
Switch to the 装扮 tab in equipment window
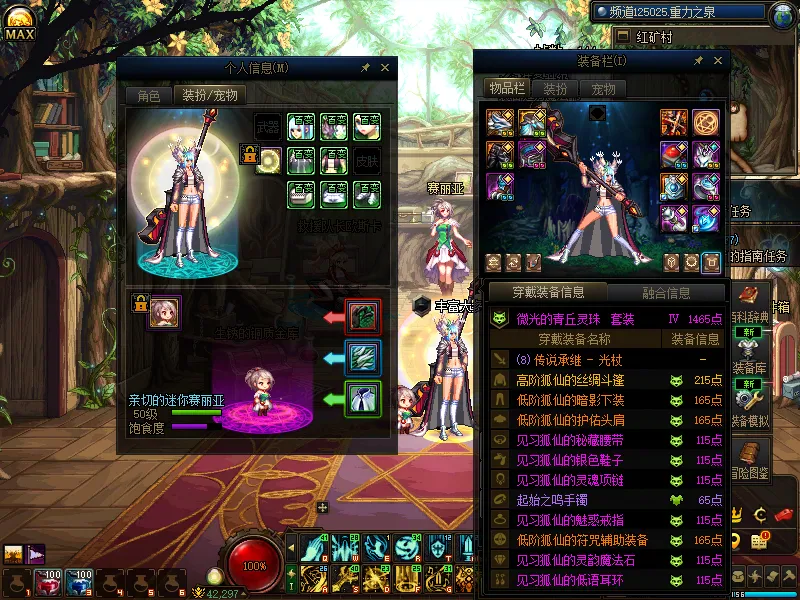[555, 88]
